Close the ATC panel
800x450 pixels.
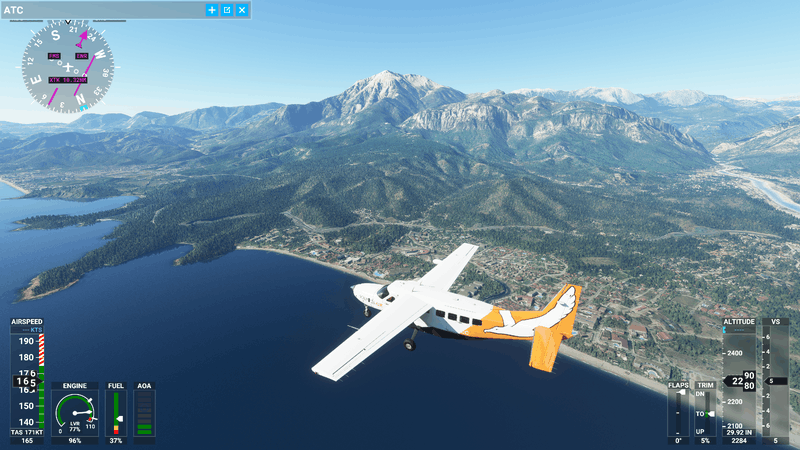(x=242, y=10)
